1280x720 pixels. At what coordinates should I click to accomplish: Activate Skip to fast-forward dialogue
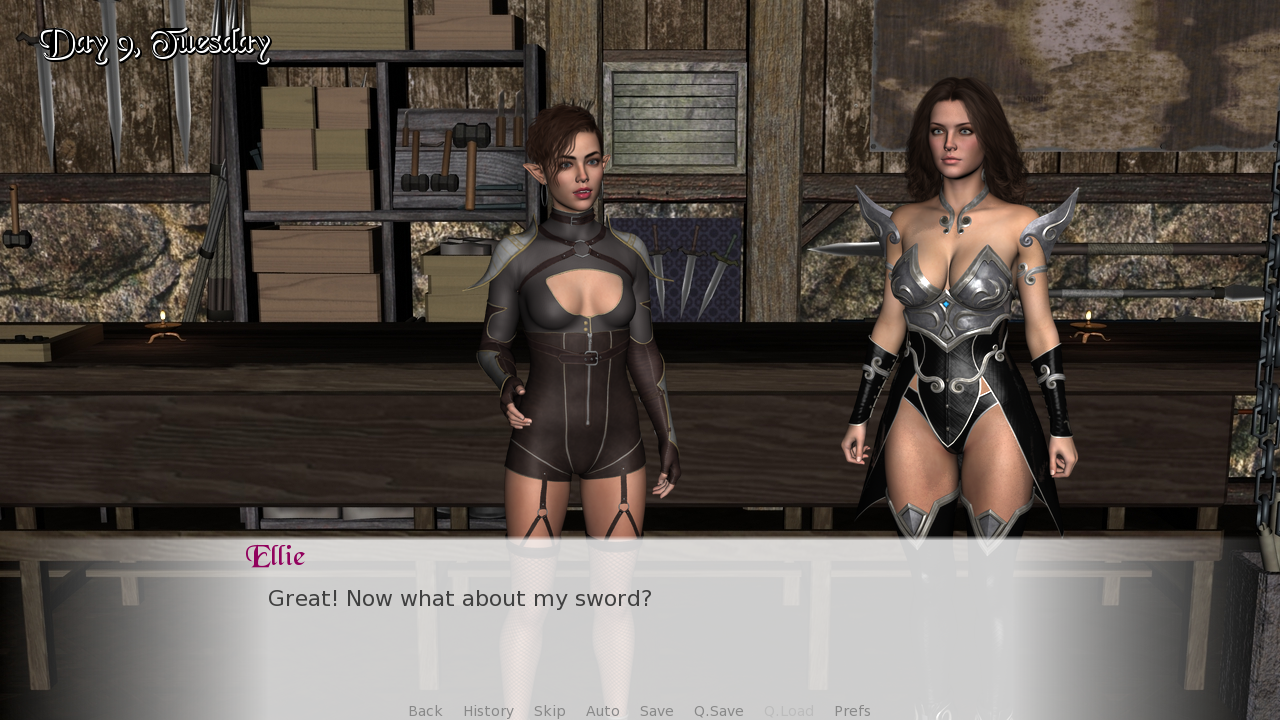549,711
